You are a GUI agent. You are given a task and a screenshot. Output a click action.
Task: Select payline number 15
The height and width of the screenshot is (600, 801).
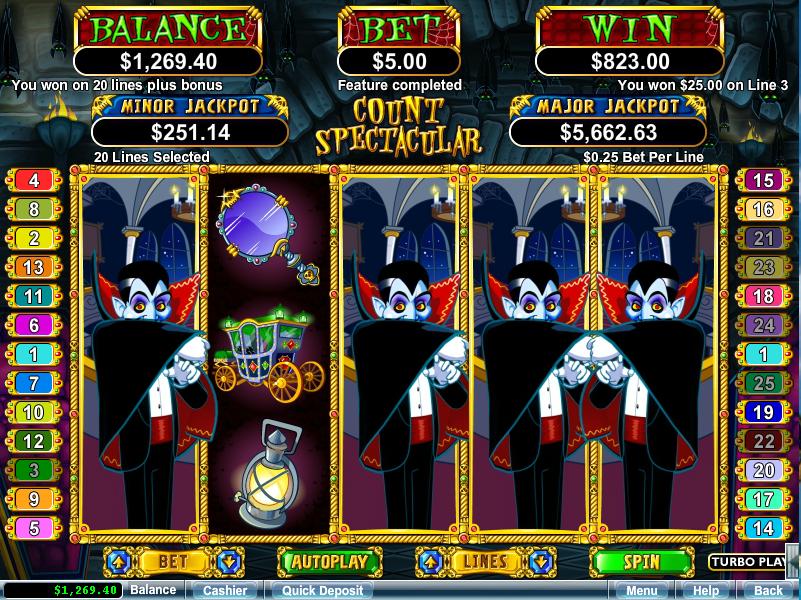pyautogui.click(x=764, y=180)
